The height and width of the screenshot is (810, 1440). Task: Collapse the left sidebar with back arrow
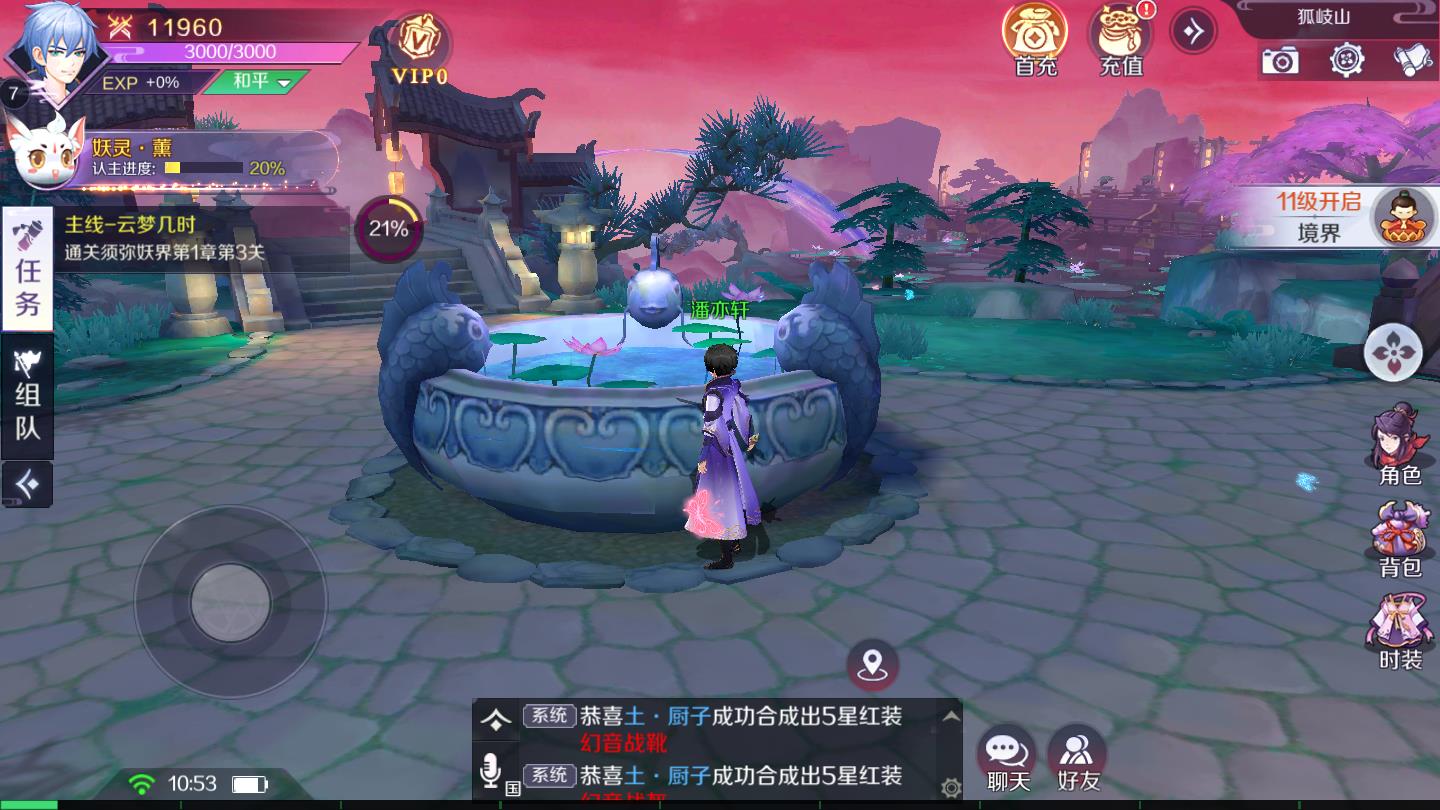point(26,485)
